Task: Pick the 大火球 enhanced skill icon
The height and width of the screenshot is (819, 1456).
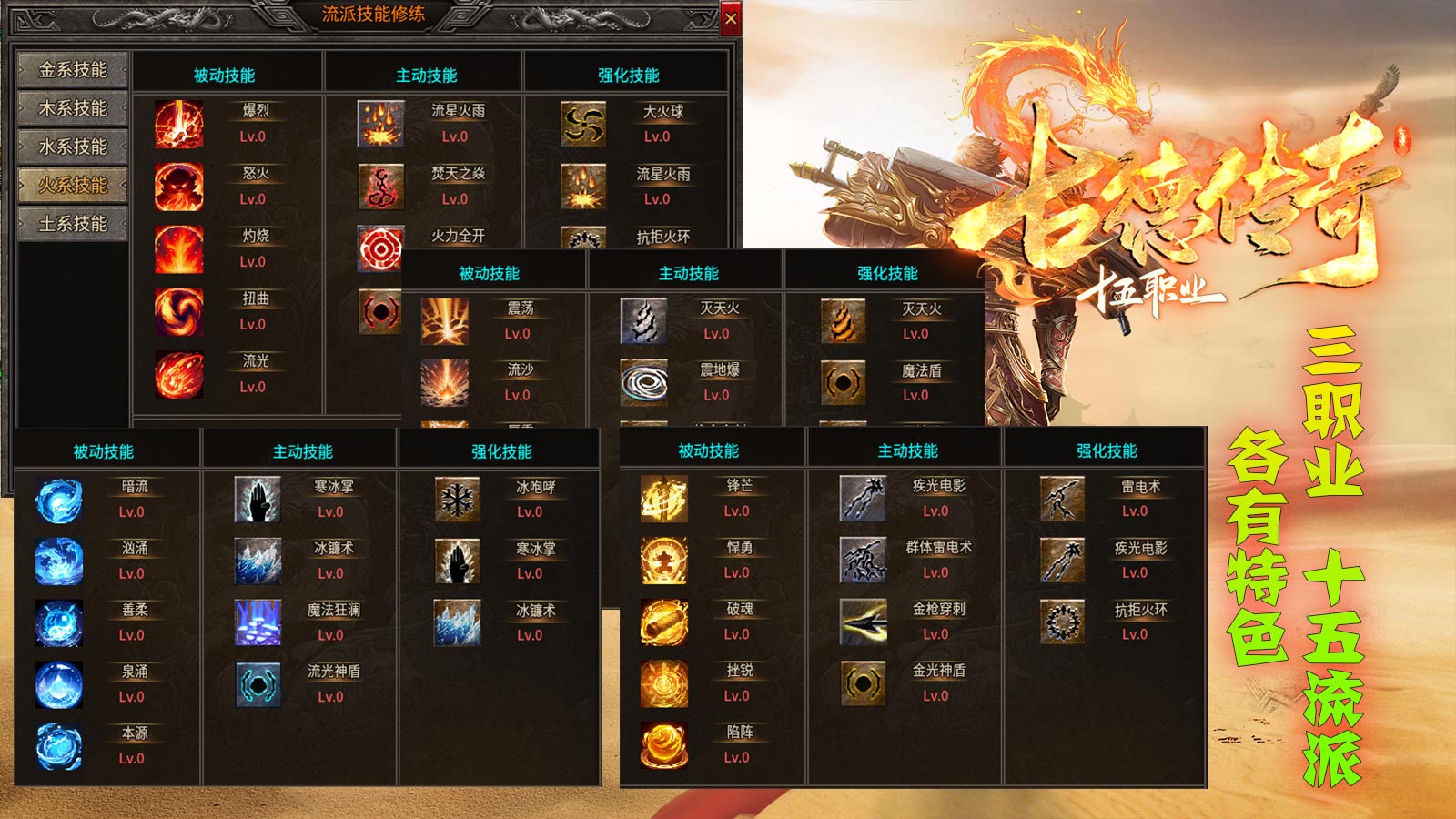Action: pyautogui.click(x=583, y=124)
